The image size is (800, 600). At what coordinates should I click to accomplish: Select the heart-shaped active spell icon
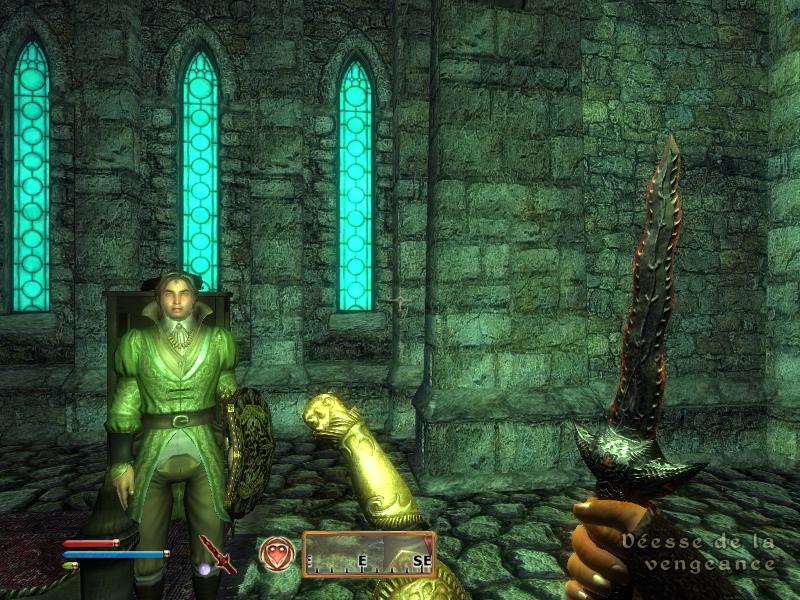[x=276, y=554]
